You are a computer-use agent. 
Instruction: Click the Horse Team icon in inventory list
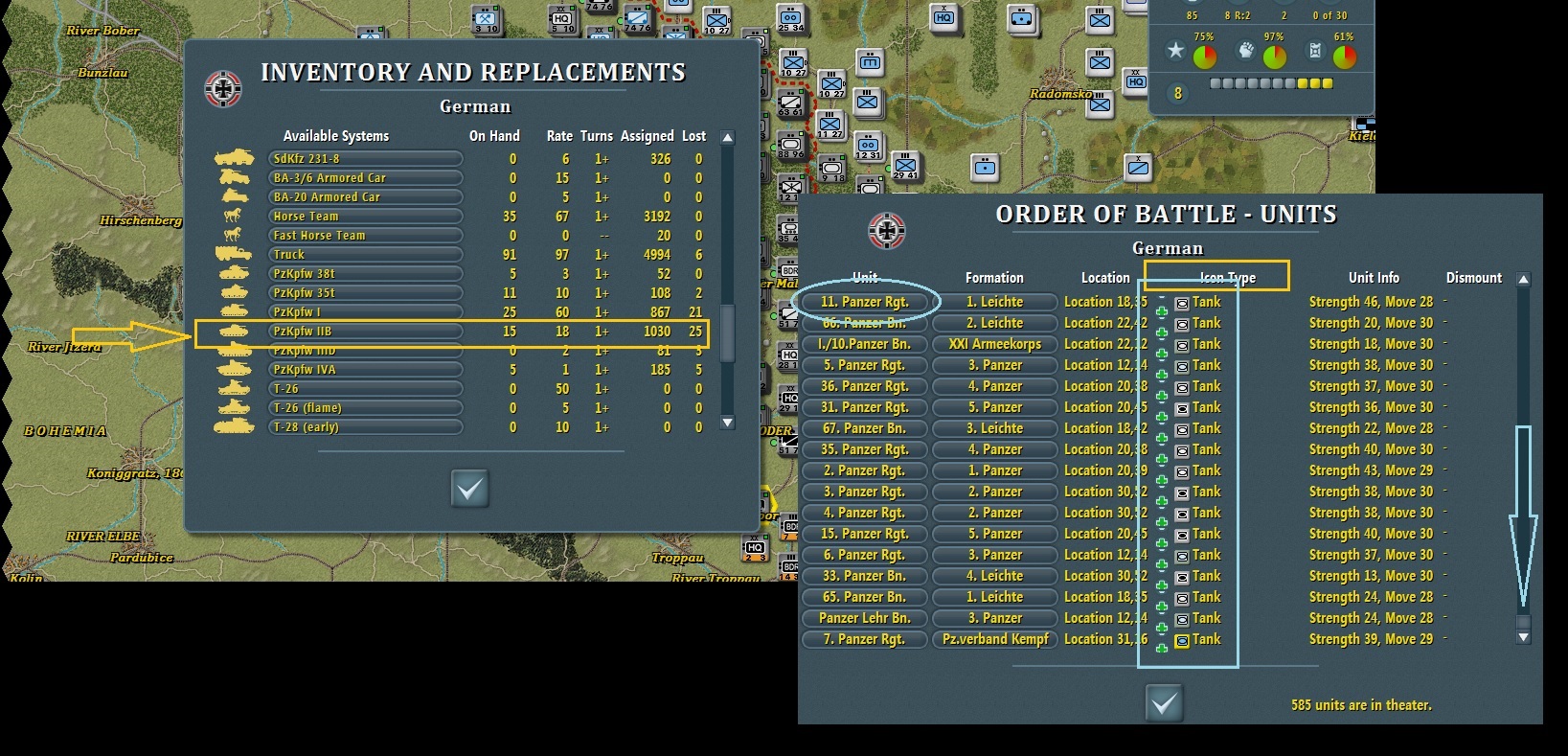pyautogui.click(x=233, y=216)
